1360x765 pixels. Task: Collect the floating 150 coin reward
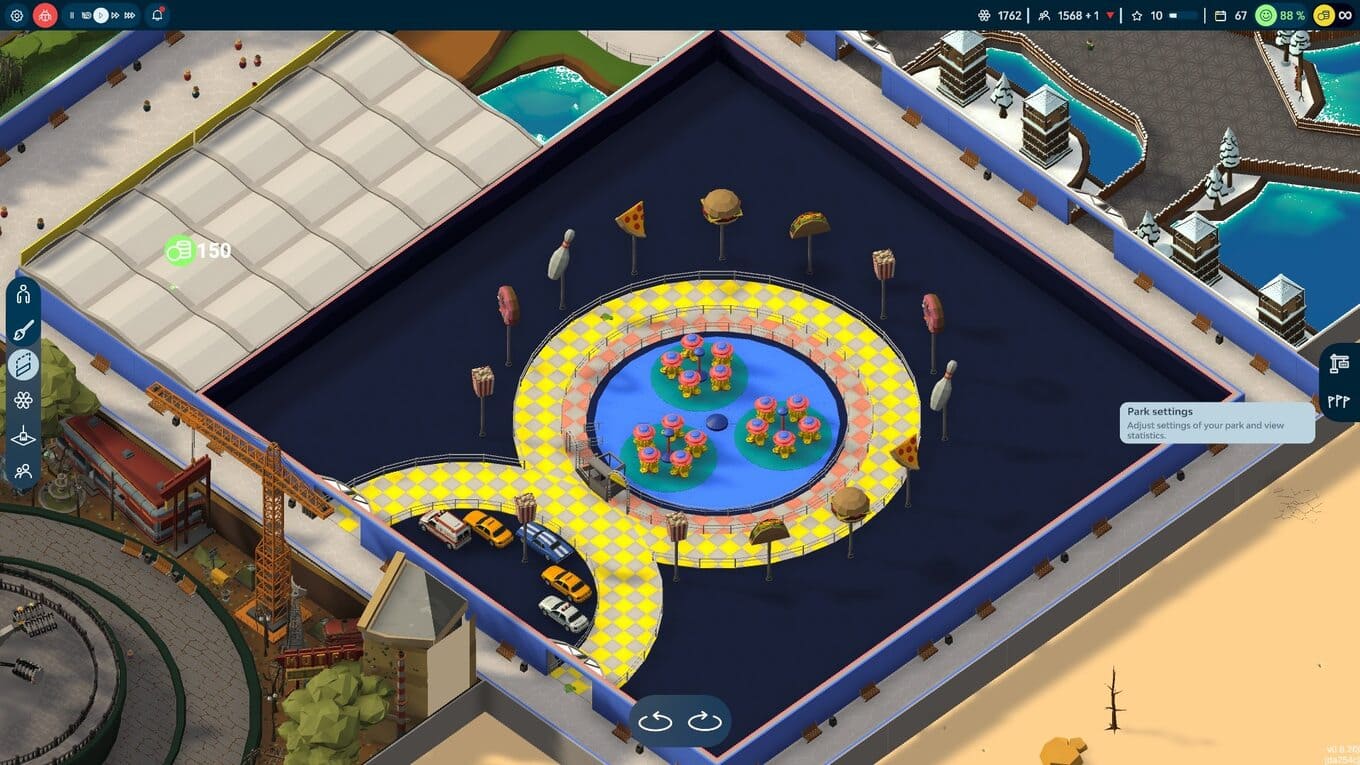click(x=179, y=250)
